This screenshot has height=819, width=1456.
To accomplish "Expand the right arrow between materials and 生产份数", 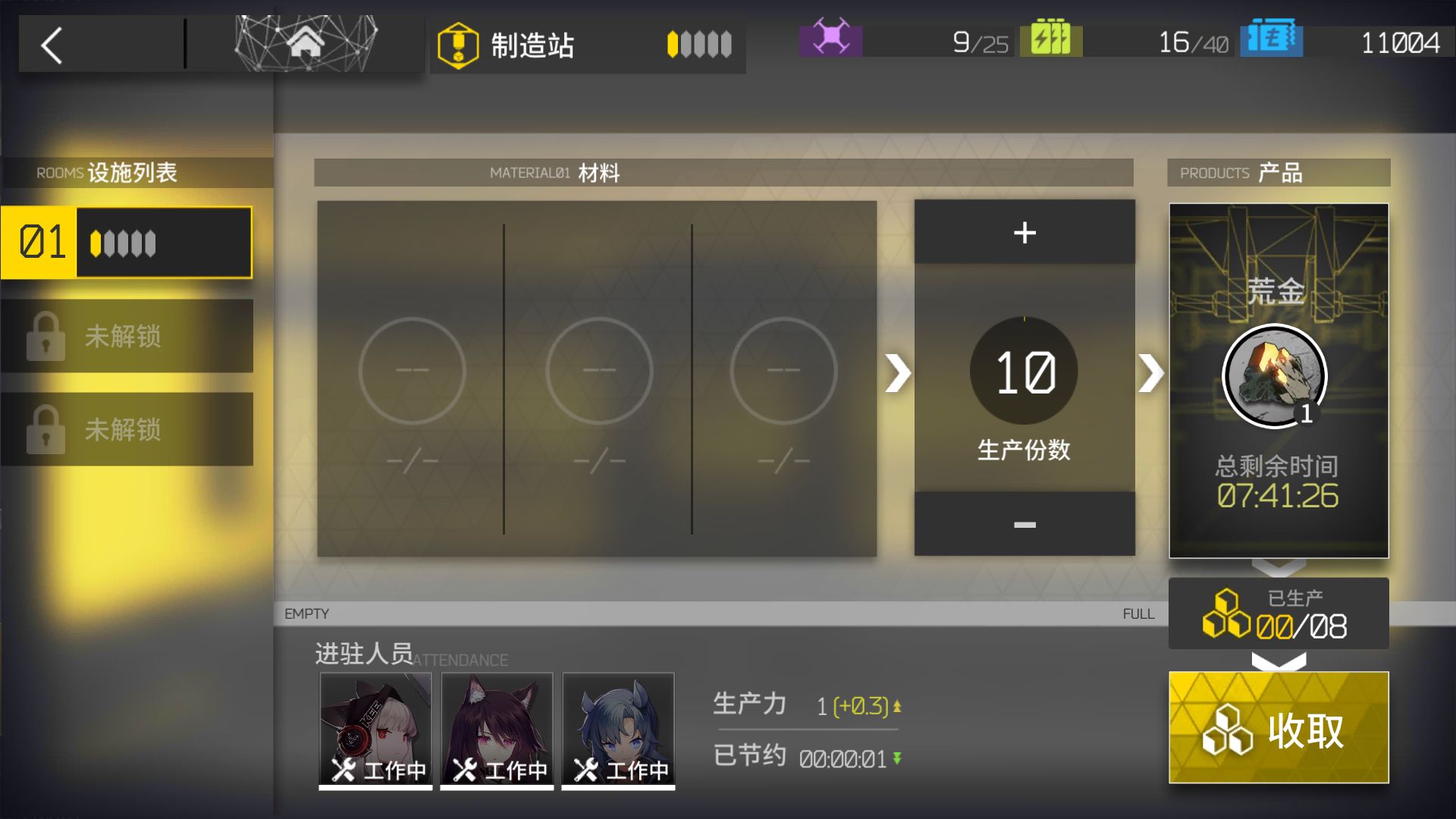I will 899,372.
